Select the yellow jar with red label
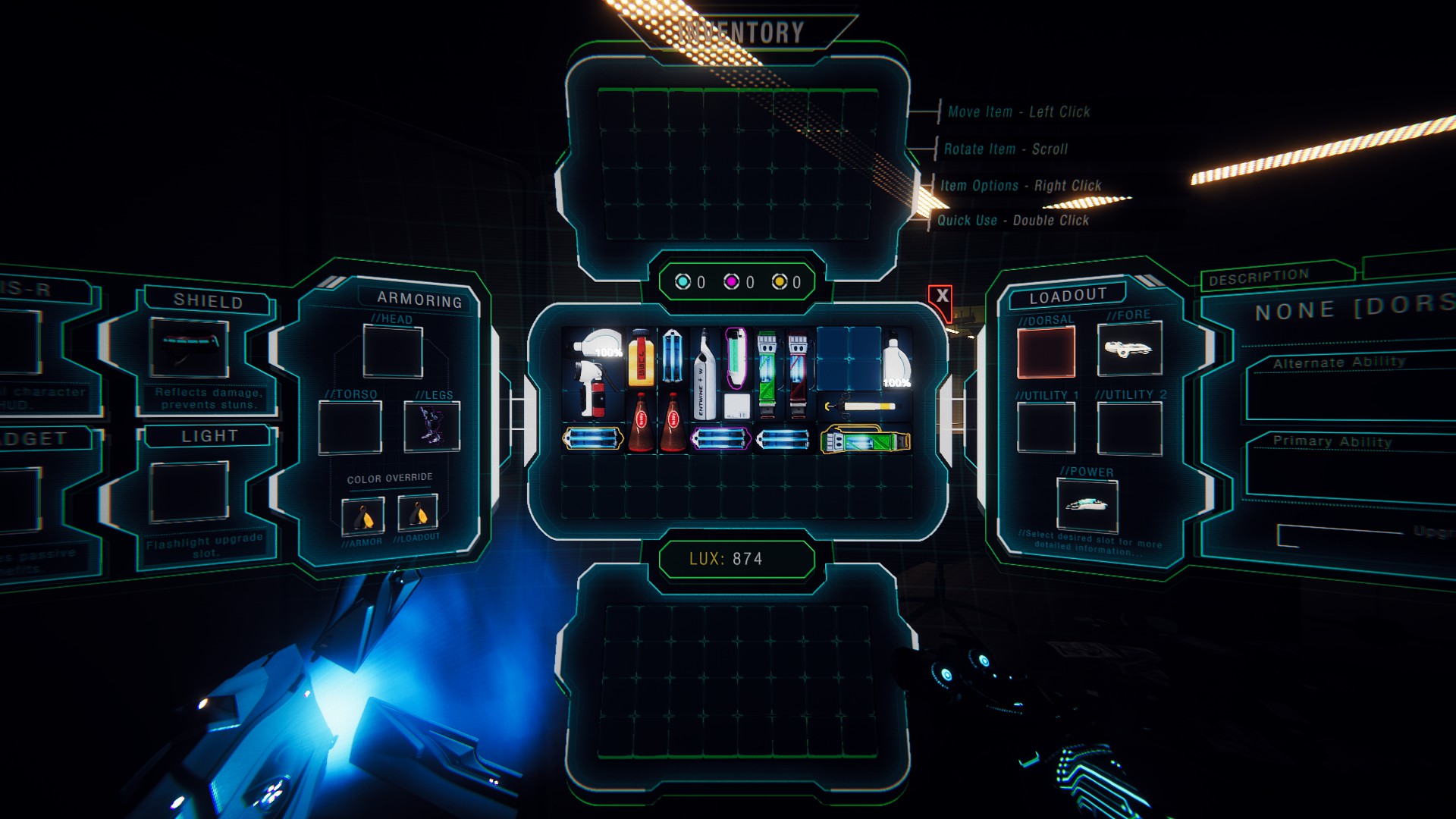 [x=641, y=359]
